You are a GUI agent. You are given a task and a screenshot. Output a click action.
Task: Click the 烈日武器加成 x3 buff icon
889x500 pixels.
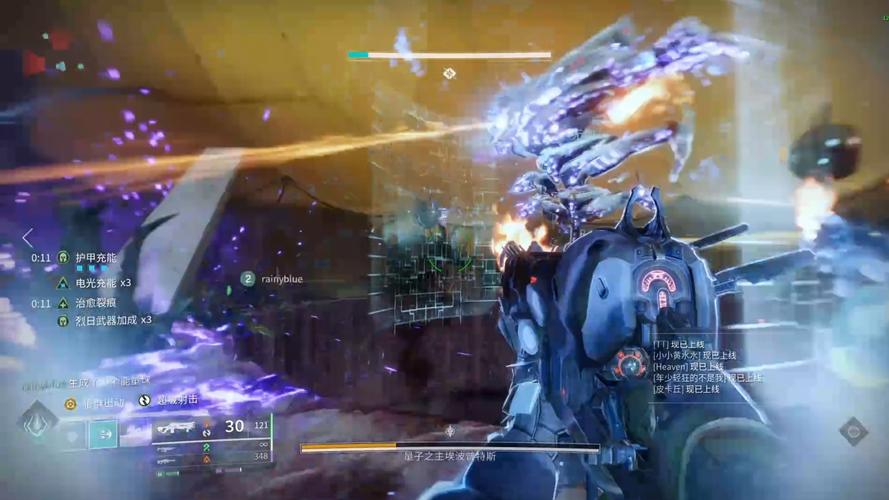(x=63, y=320)
